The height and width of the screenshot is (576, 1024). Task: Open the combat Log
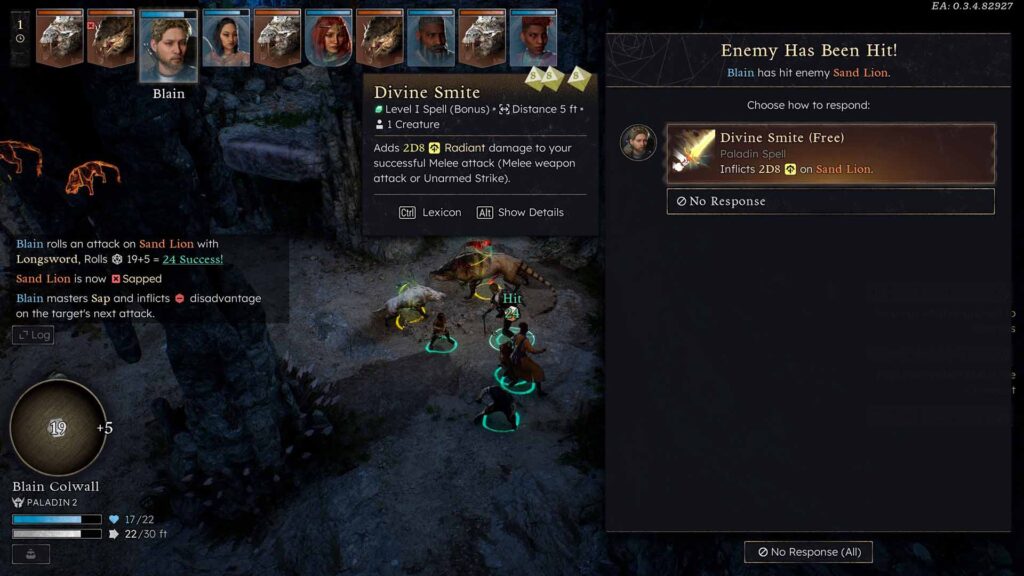[x=33, y=335]
